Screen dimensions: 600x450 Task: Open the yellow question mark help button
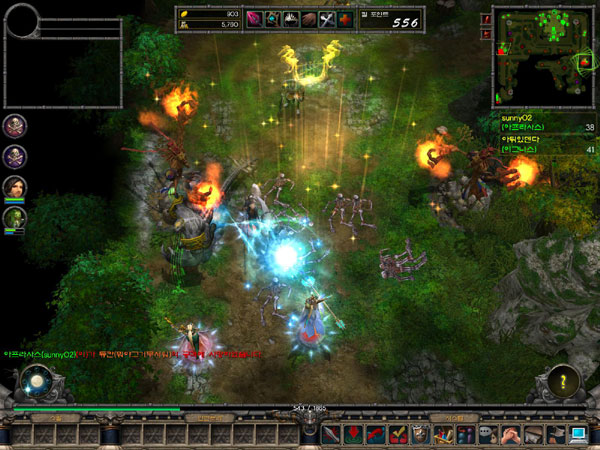pyautogui.click(x=565, y=382)
